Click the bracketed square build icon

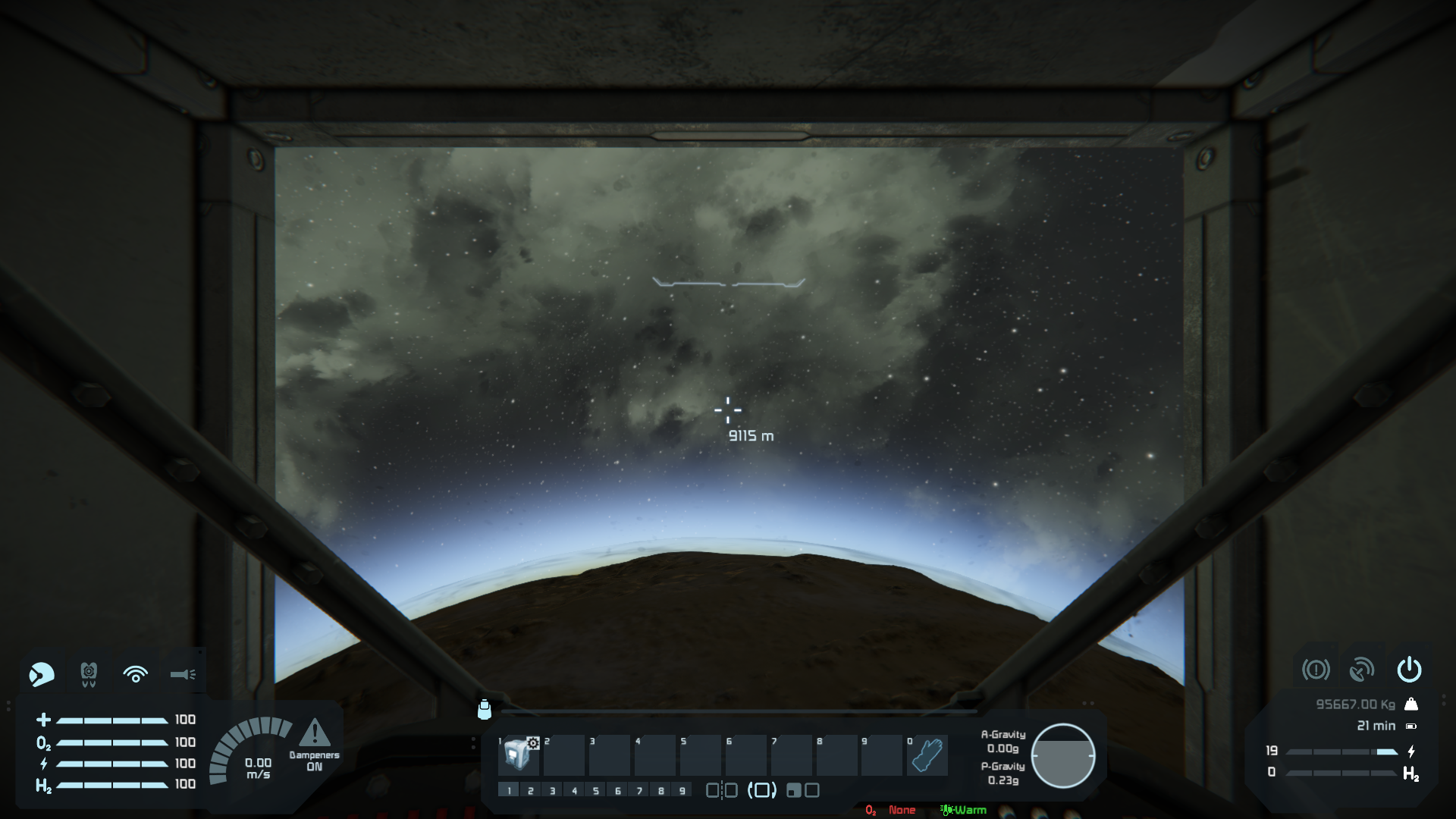point(762,791)
